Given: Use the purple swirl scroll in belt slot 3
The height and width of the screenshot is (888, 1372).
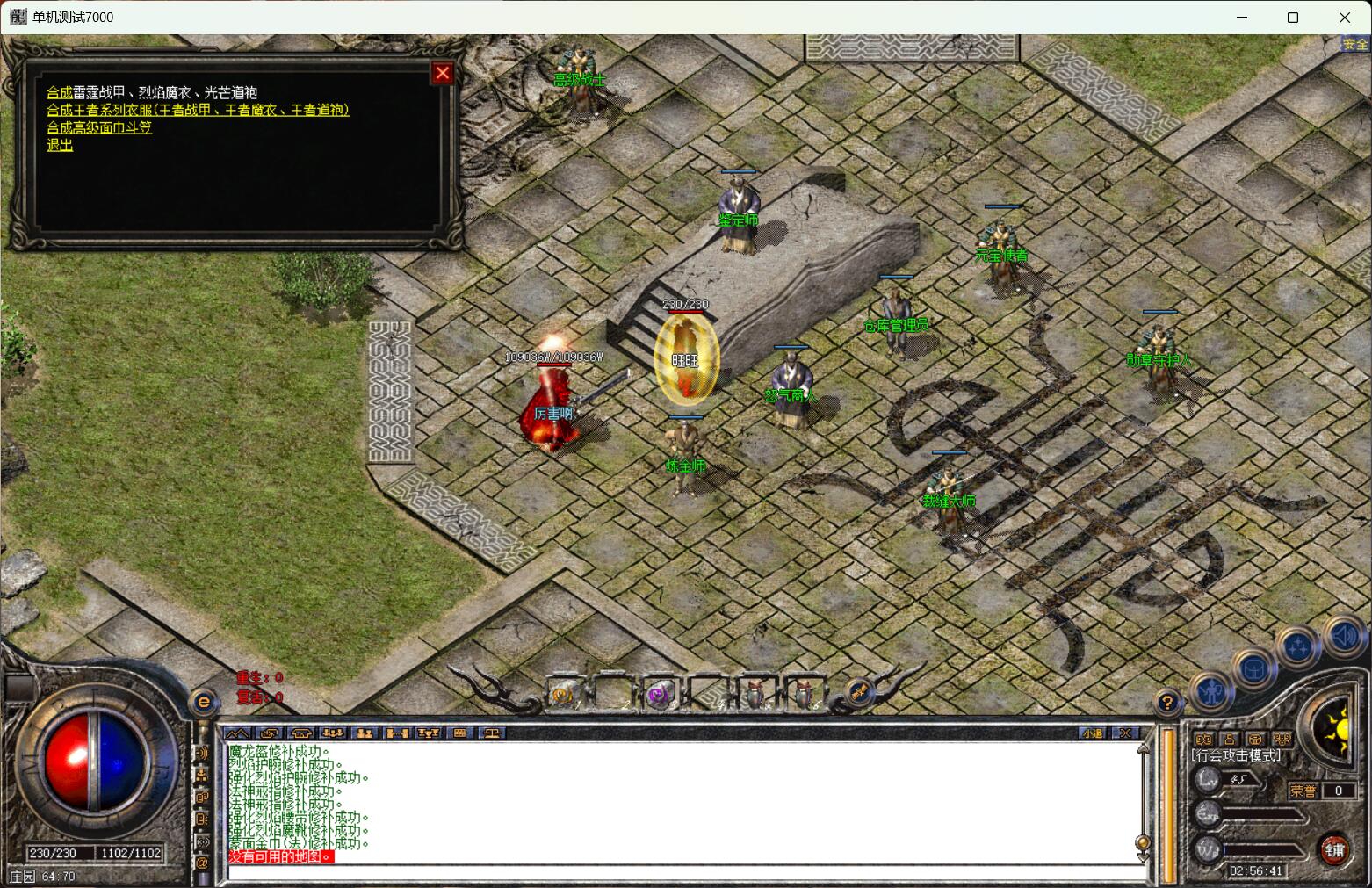Looking at the screenshot, I should tap(658, 695).
